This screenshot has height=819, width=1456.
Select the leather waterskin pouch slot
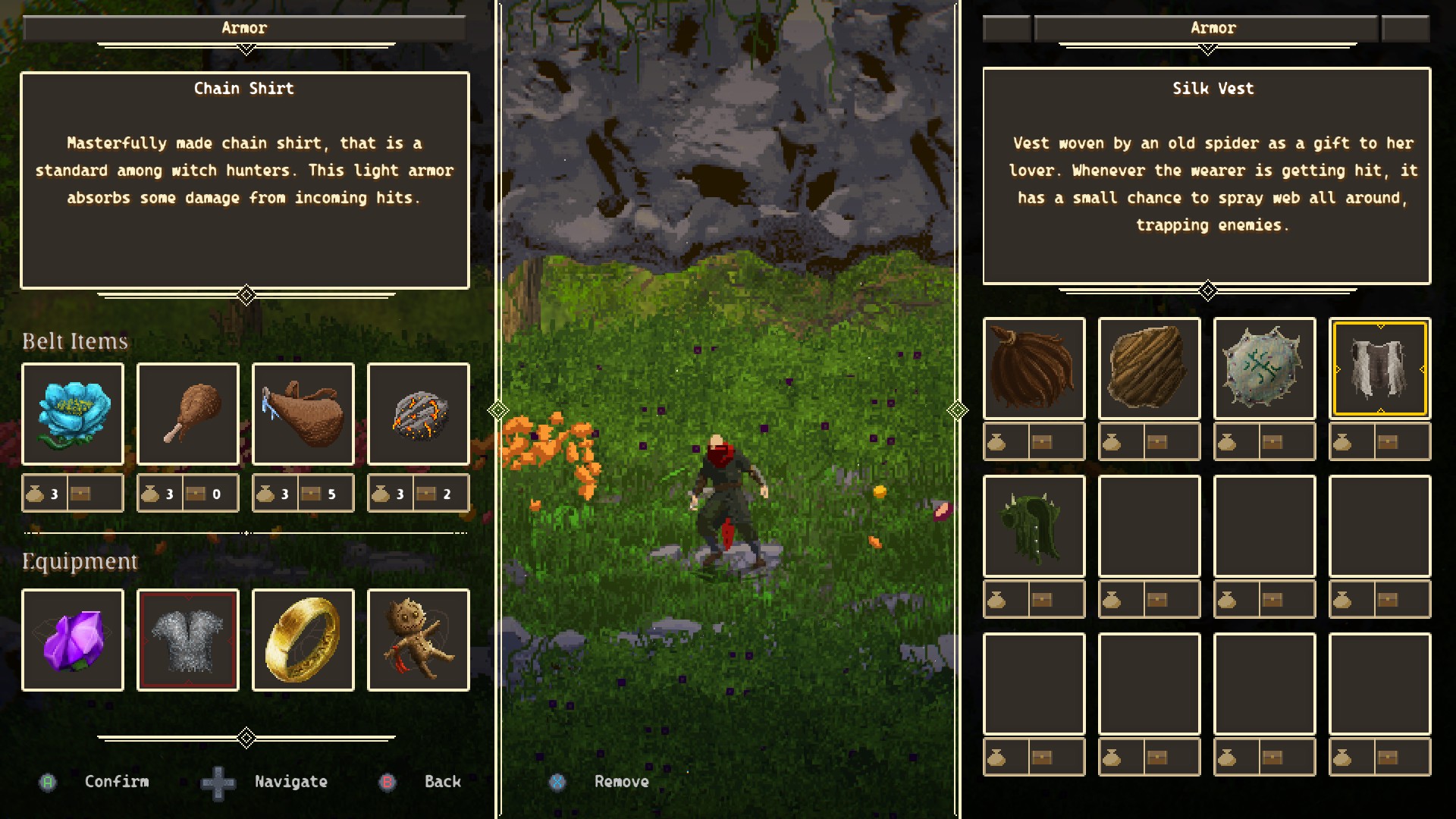coord(303,414)
